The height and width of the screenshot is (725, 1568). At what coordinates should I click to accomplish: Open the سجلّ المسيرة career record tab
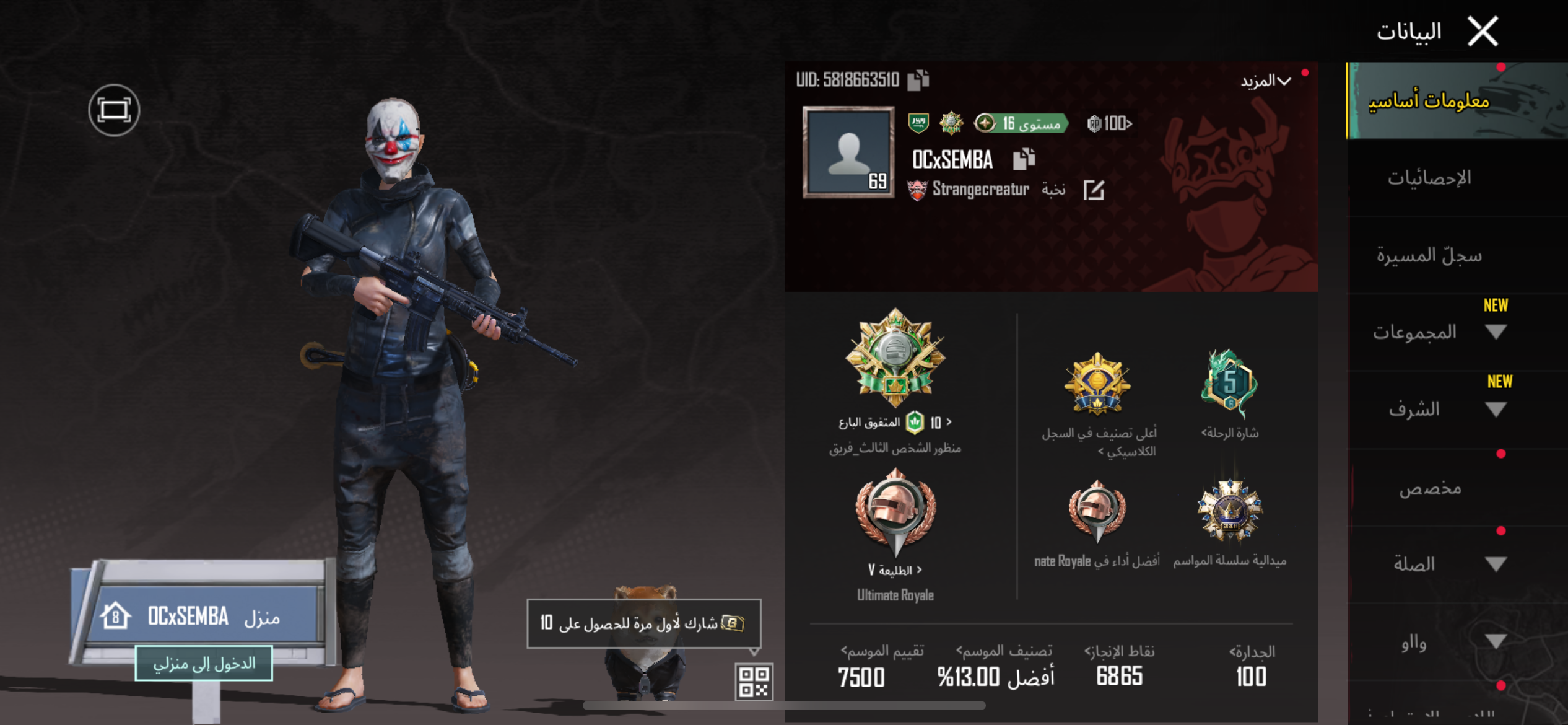pos(1429,255)
